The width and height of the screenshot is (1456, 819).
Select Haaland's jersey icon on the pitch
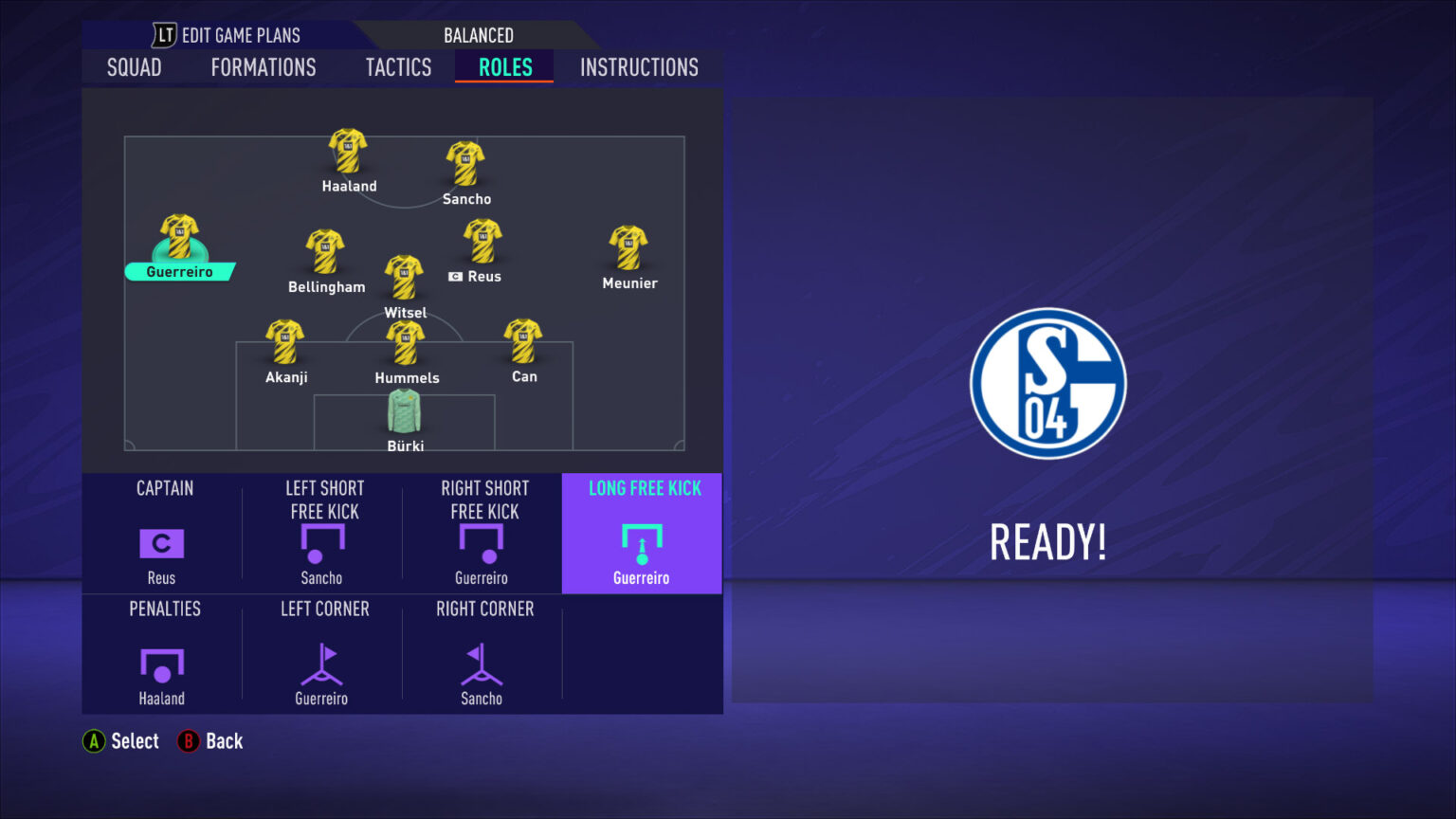[347, 152]
